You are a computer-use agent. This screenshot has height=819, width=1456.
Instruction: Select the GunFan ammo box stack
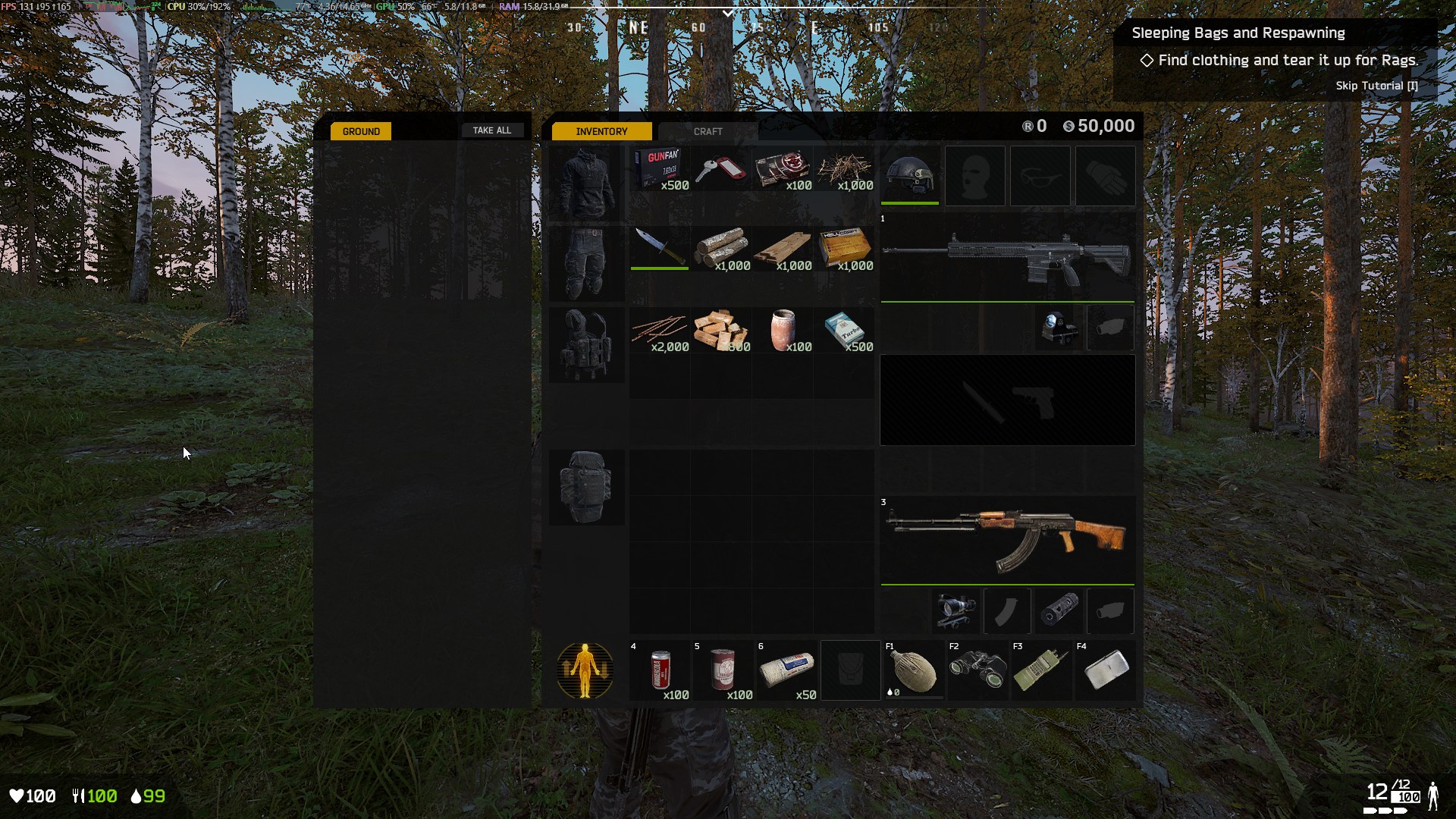pyautogui.click(x=661, y=169)
